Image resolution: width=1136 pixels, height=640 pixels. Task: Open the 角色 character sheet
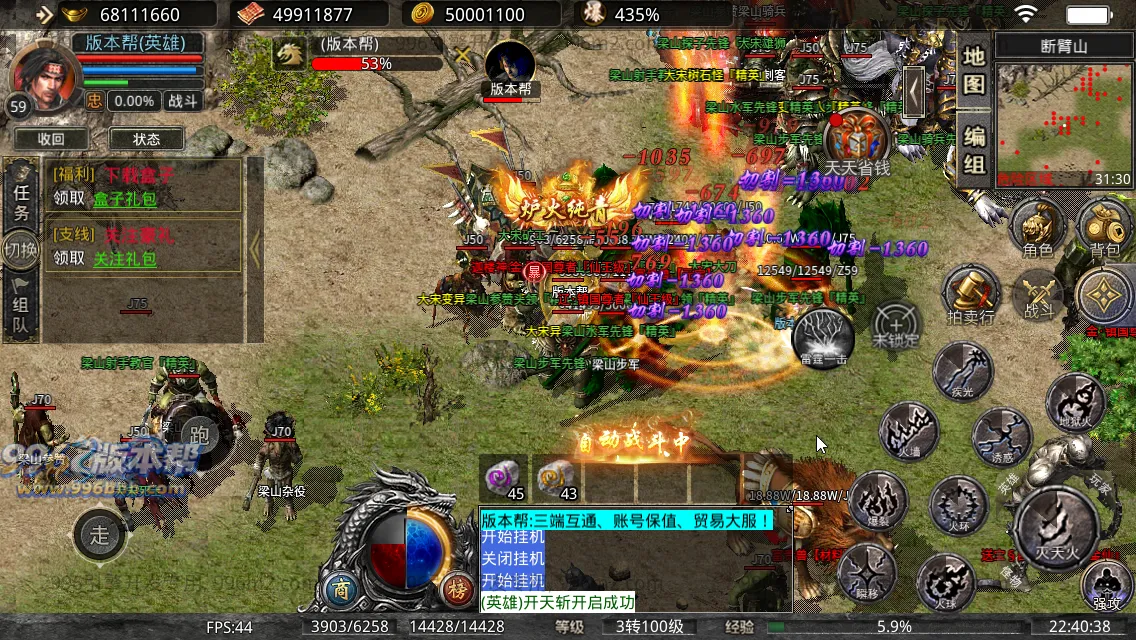tap(1038, 228)
